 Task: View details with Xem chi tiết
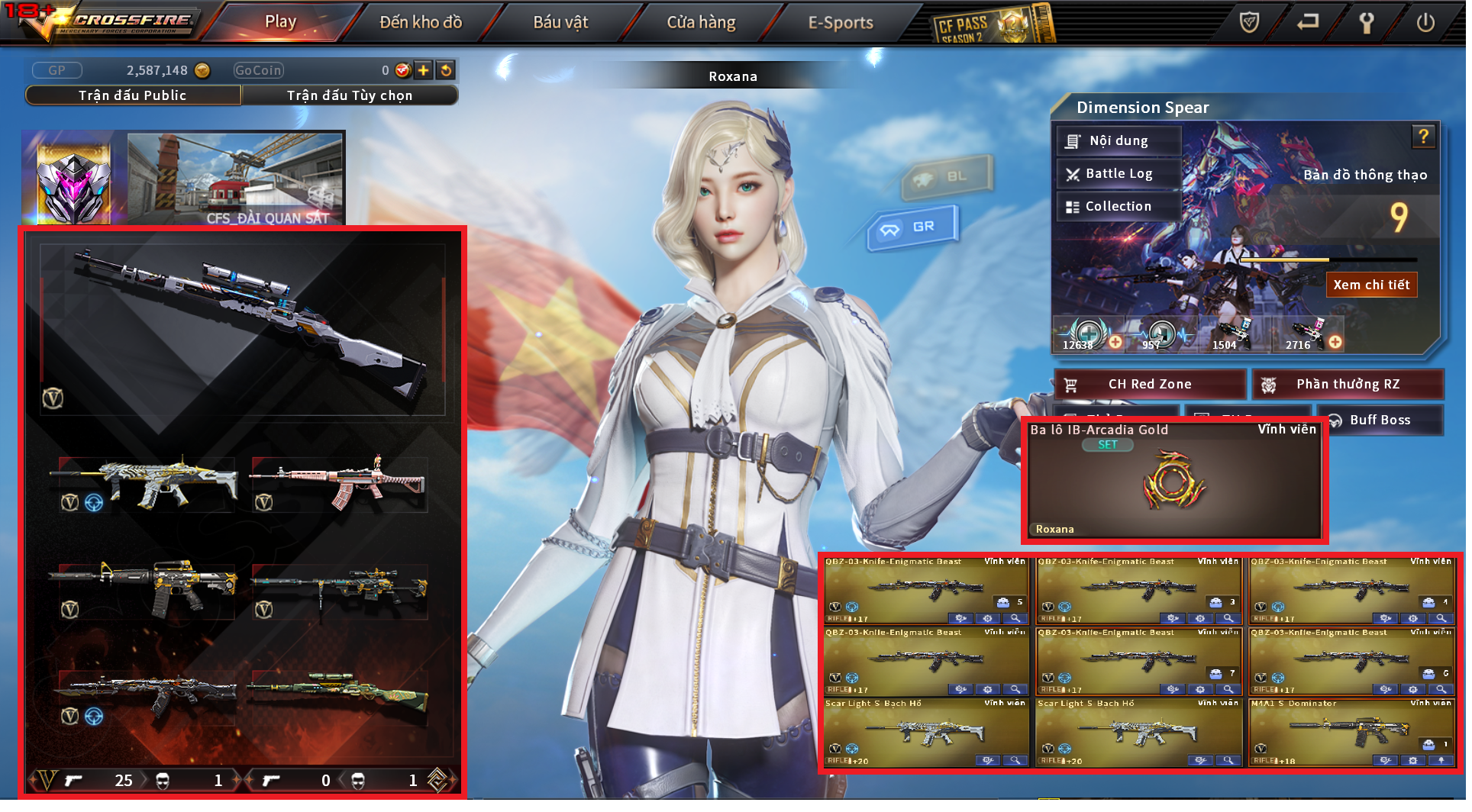(x=1371, y=285)
